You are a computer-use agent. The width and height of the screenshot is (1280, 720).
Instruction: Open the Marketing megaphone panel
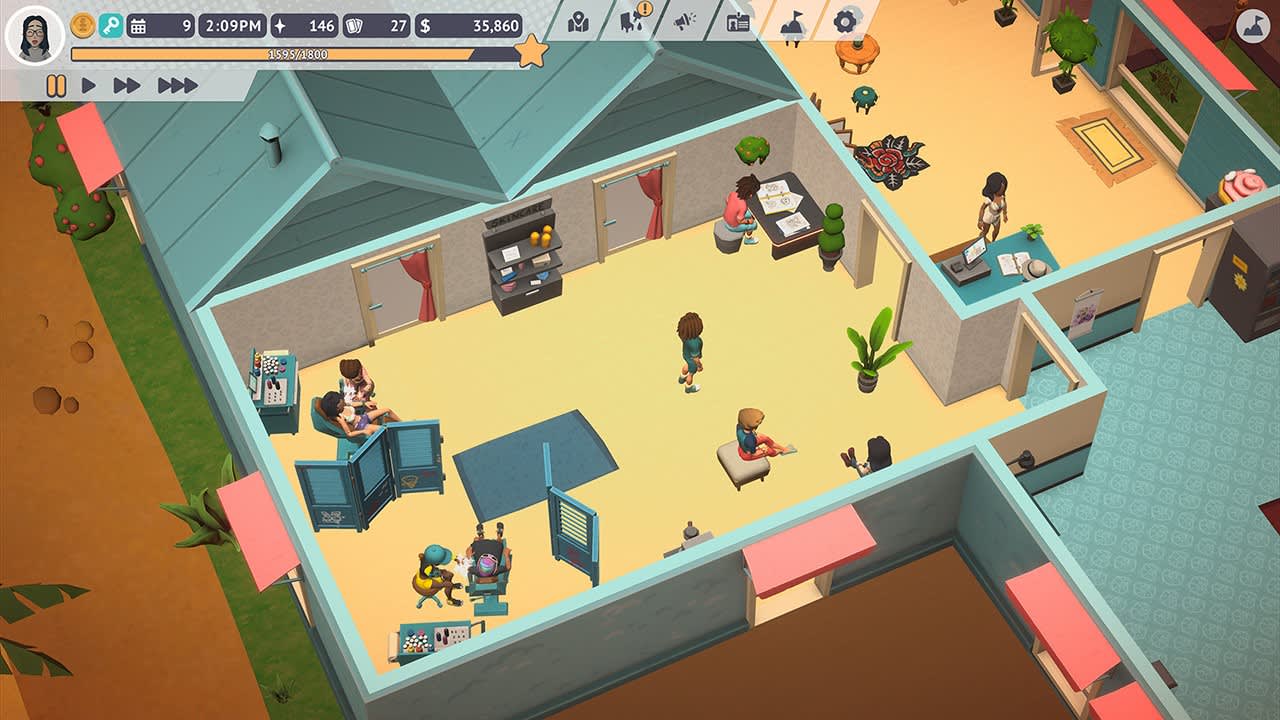pos(684,22)
